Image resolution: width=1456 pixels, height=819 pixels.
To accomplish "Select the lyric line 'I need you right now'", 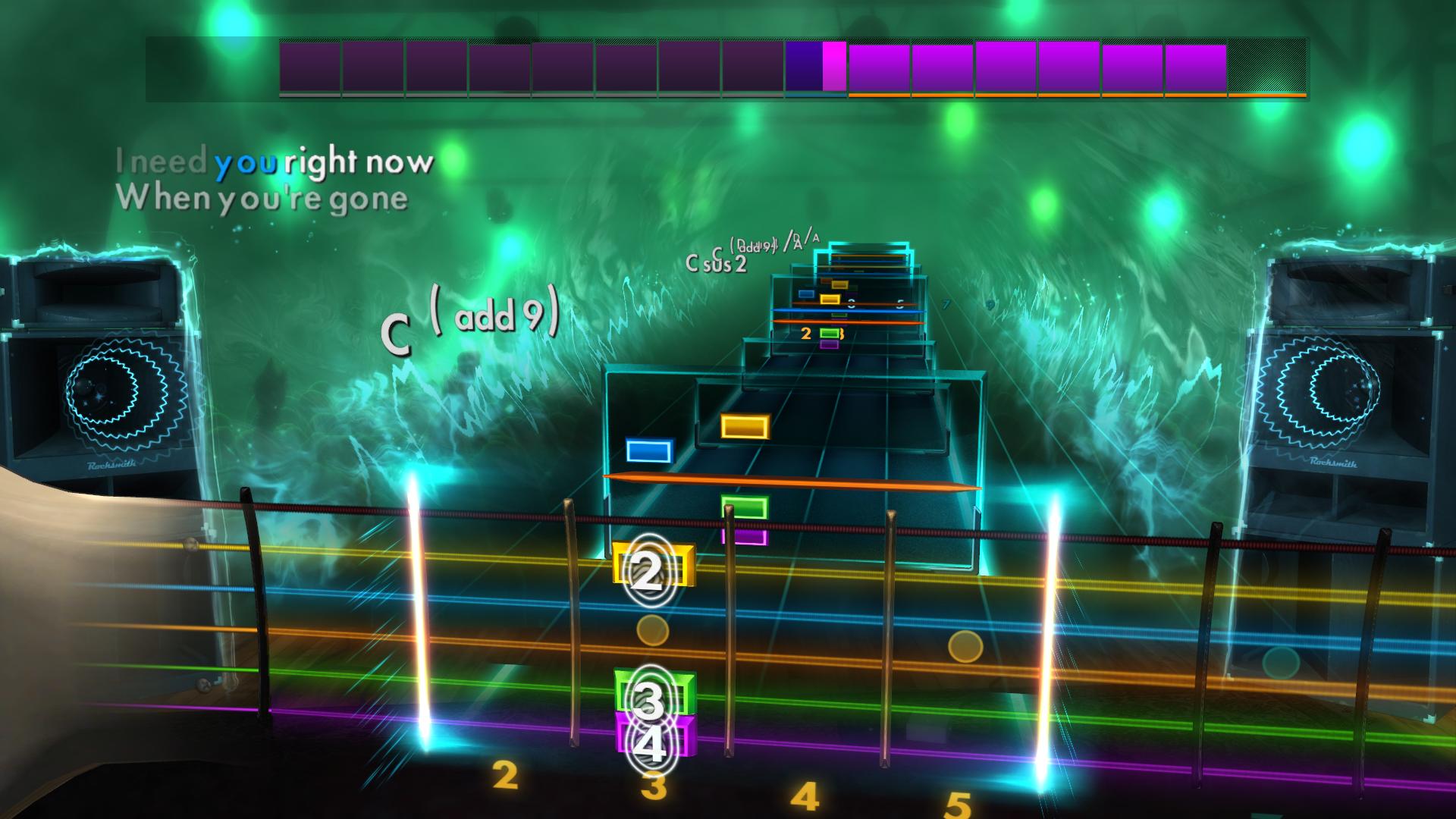I will click(x=275, y=162).
